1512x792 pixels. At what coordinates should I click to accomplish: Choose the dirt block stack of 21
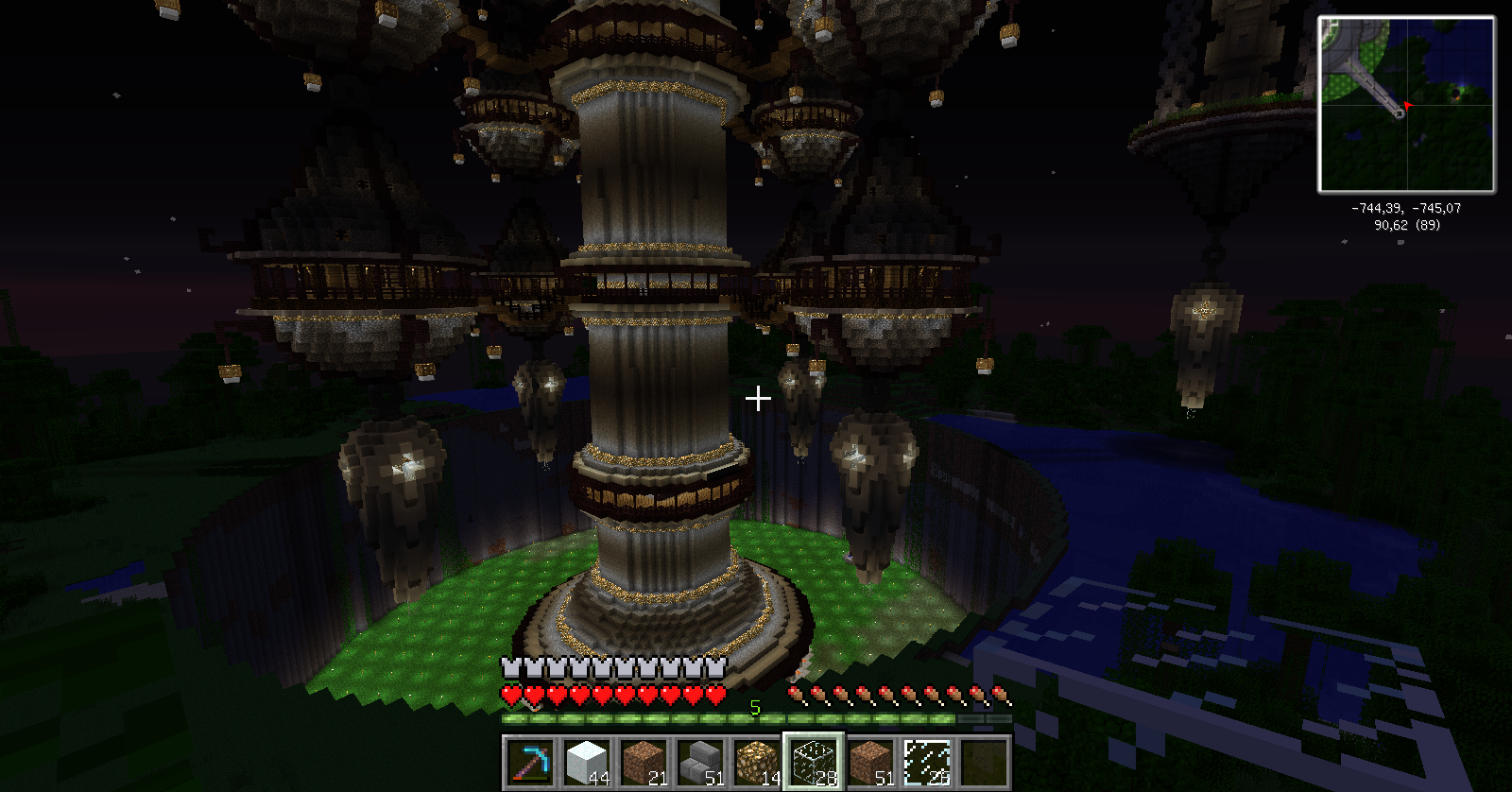coord(643,762)
